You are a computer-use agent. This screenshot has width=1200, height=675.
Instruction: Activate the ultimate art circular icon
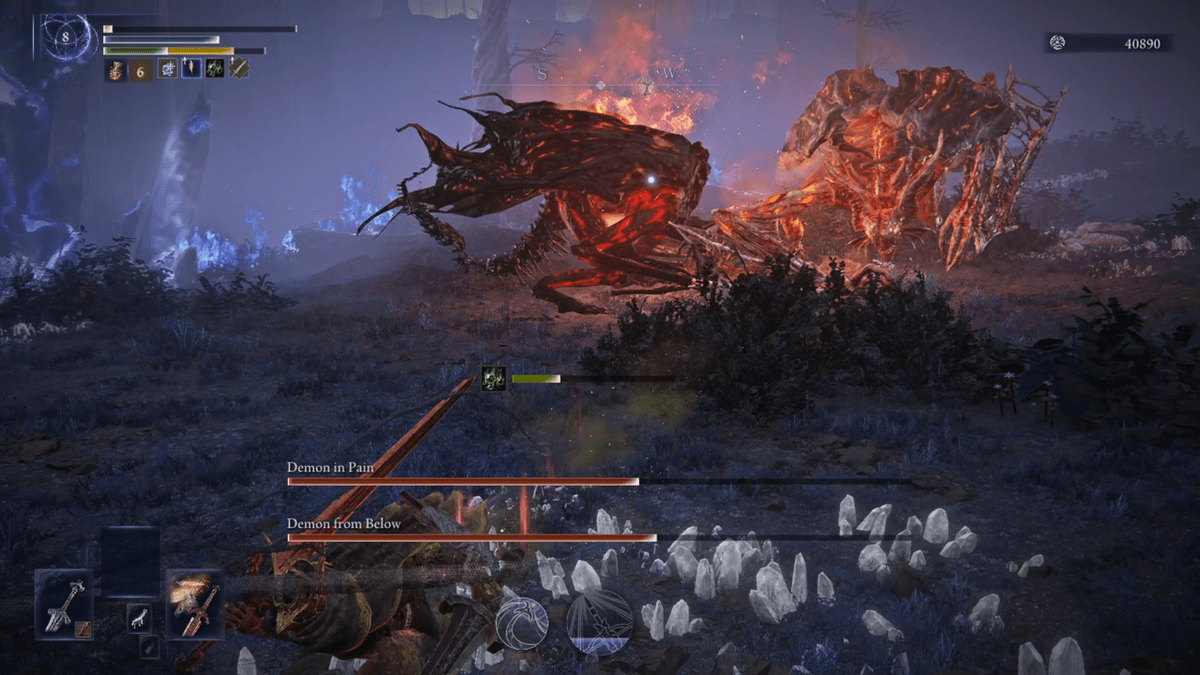coord(599,622)
